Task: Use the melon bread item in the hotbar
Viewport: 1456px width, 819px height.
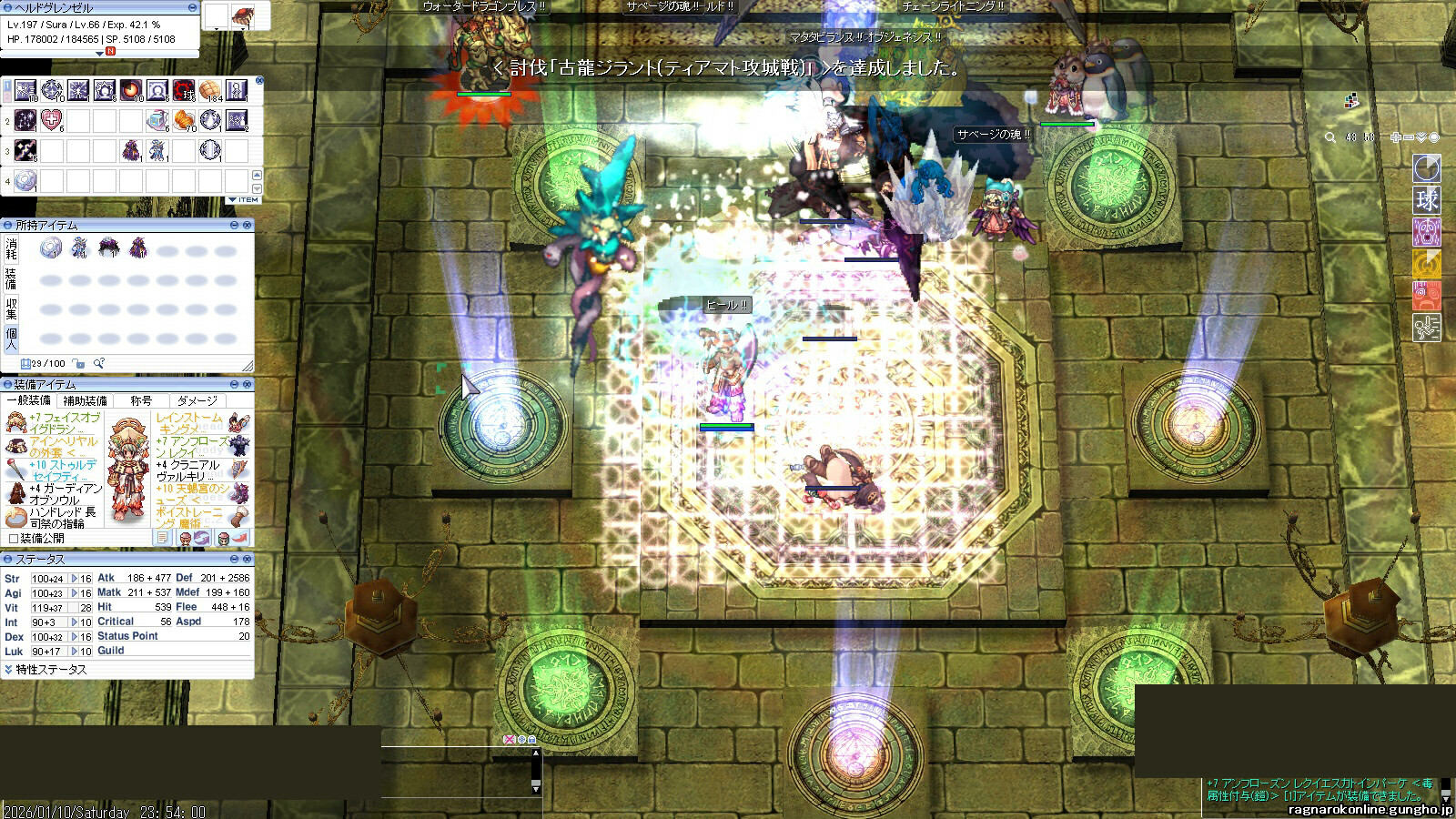Action: pos(210,90)
